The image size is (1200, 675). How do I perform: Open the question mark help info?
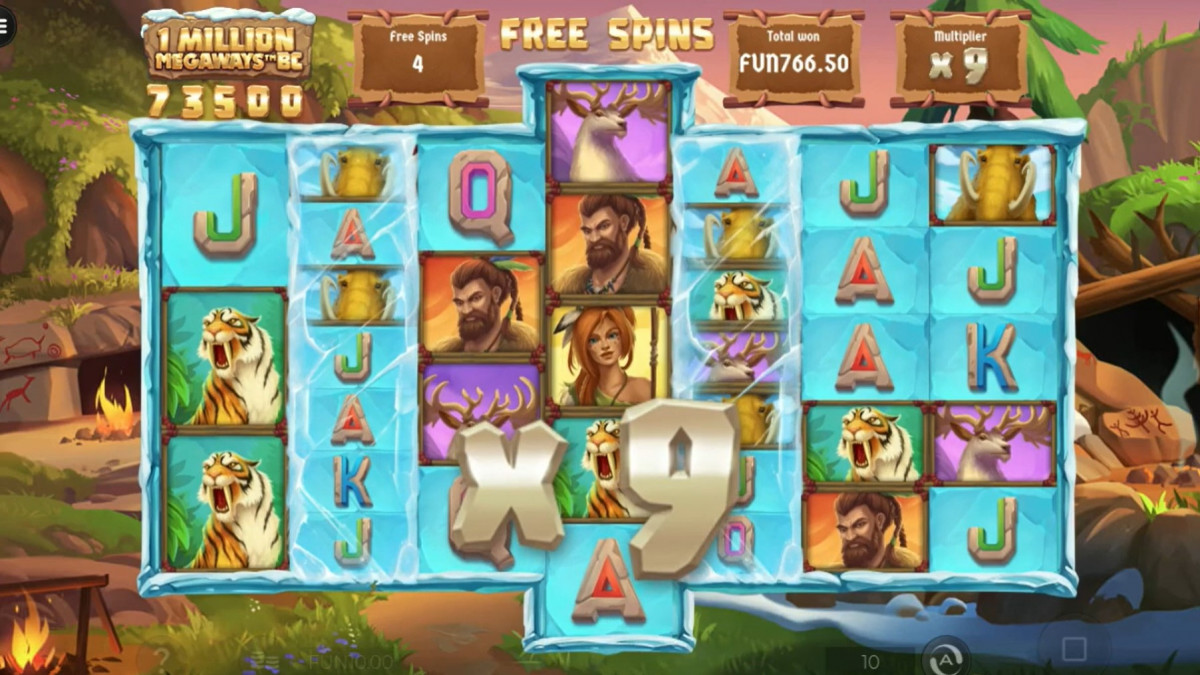(161, 658)
